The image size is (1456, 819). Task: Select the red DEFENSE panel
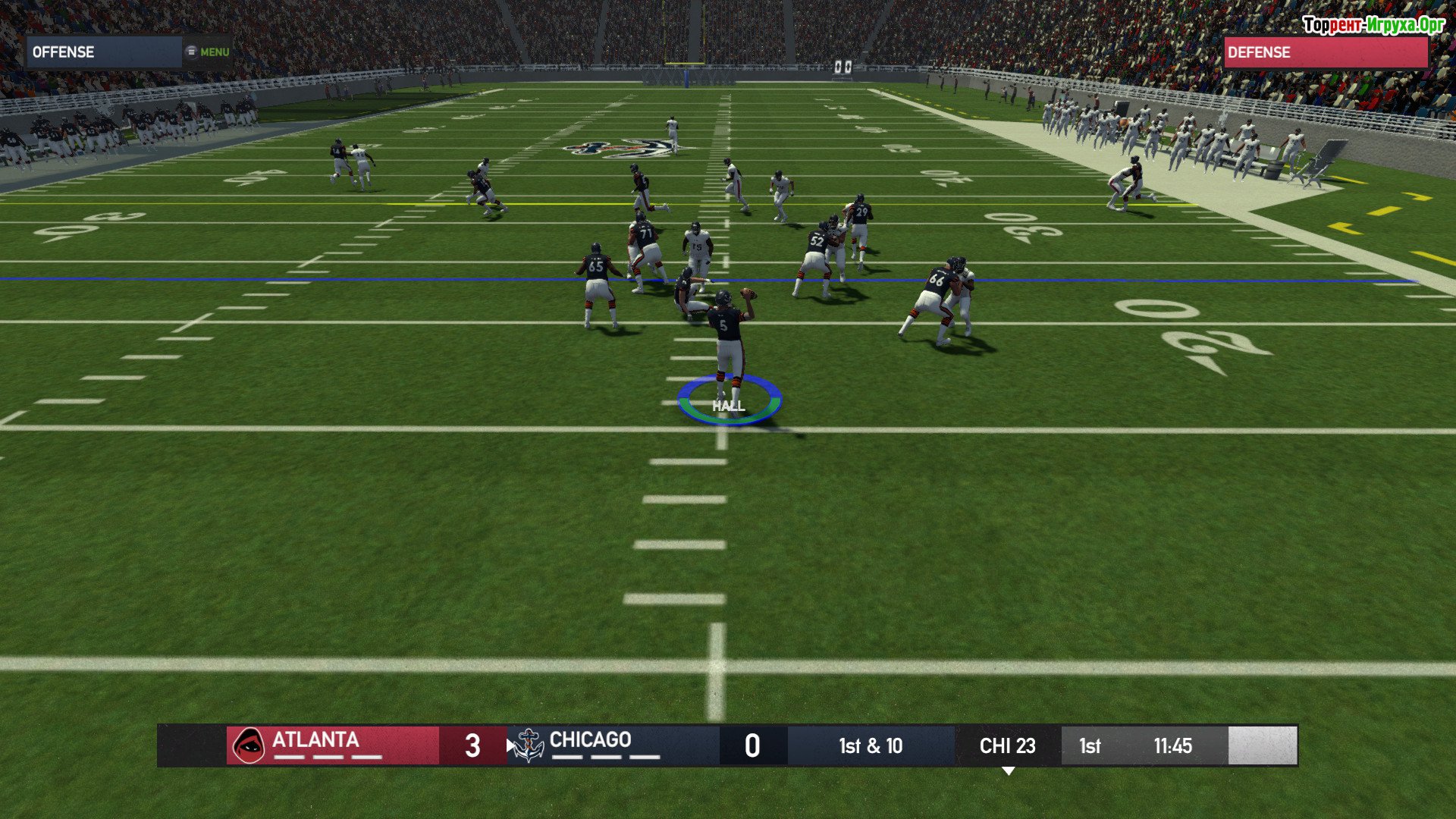[x=1325, y=52]
